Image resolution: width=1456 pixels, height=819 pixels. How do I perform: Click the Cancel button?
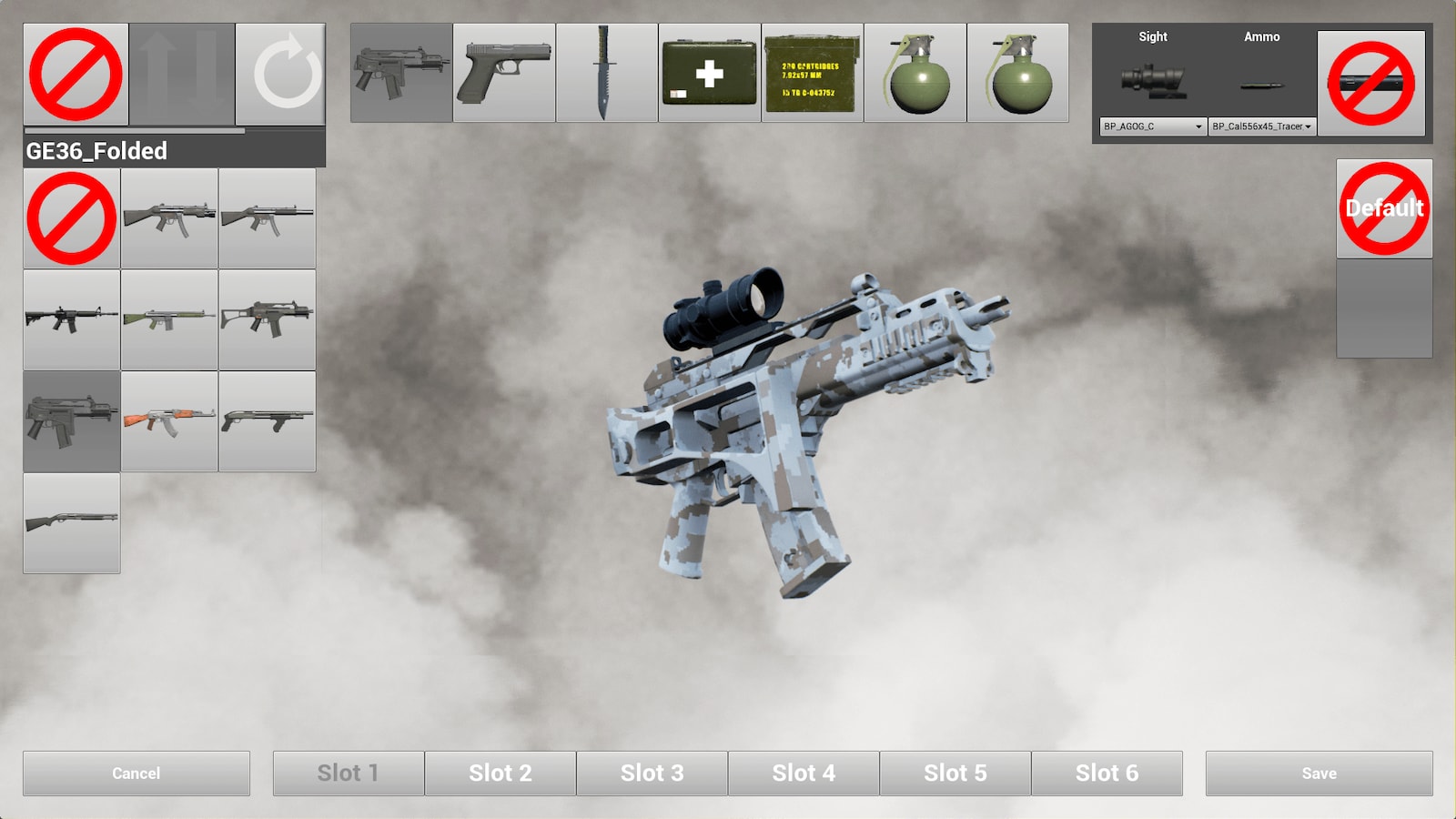[135, 773]
